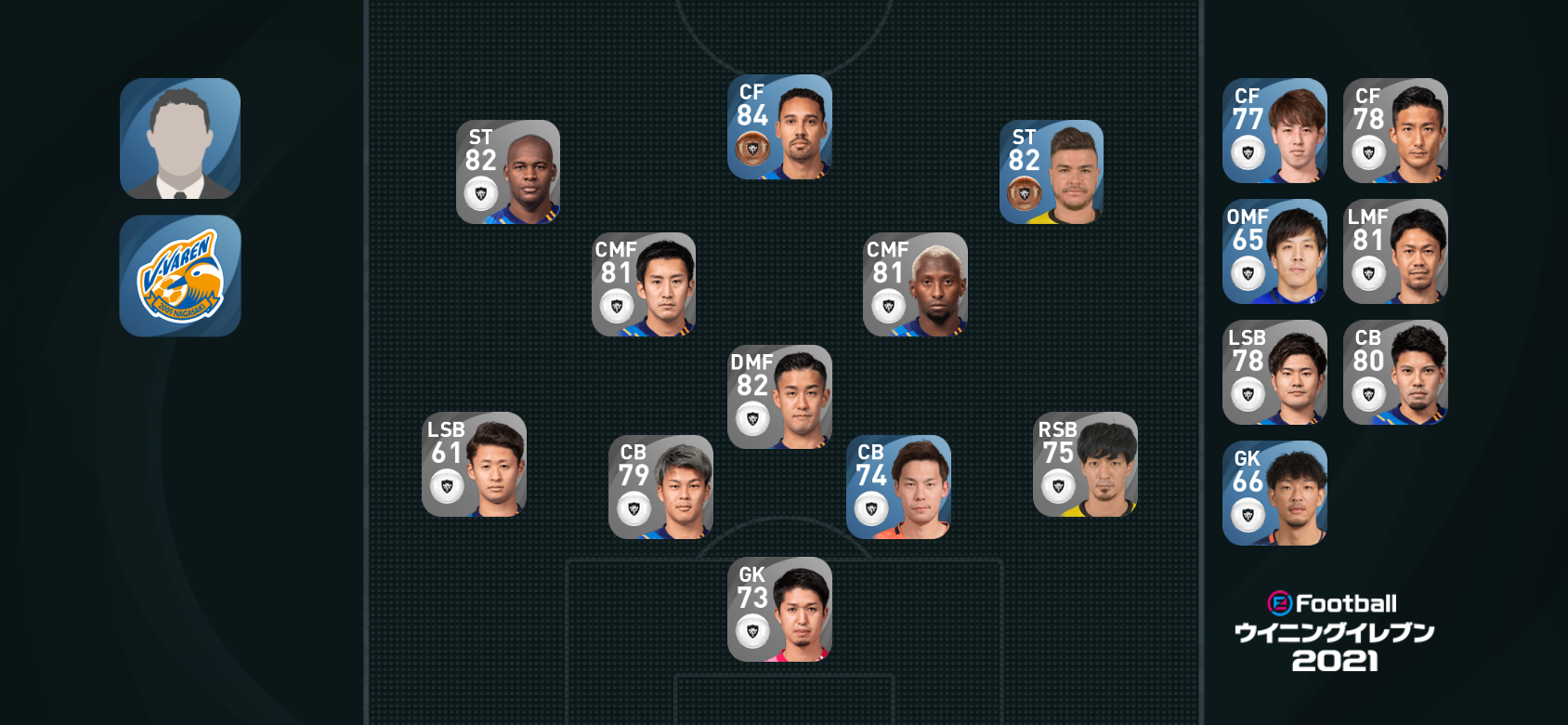Choose the starting GK 73 card
This screenshot has width=1568, height=725.
coord(779,609)
